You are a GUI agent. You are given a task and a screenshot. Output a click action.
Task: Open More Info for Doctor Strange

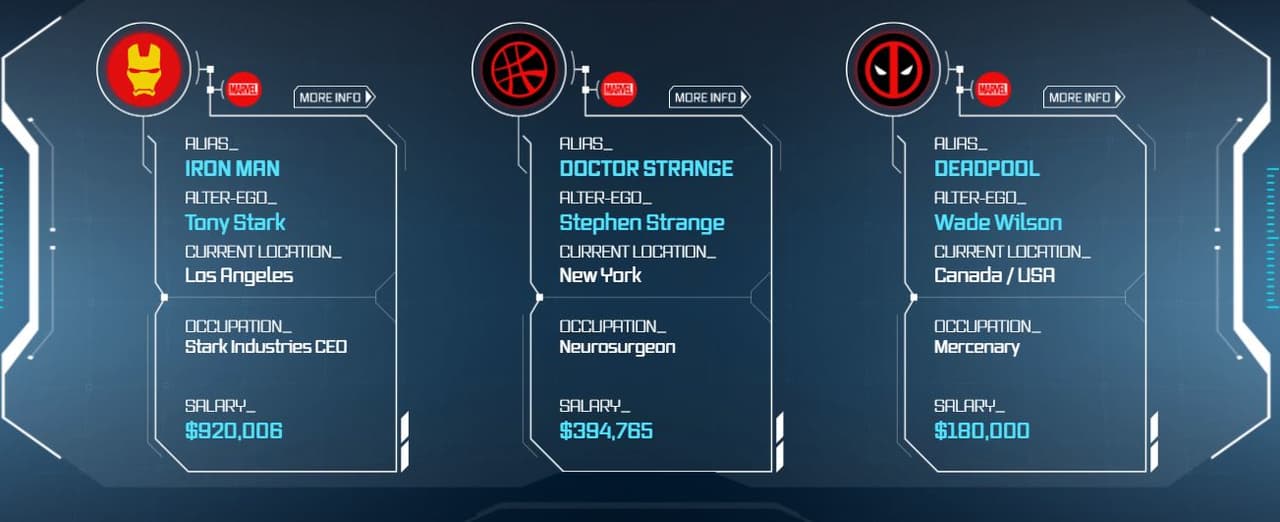click(x=709, y=97)
